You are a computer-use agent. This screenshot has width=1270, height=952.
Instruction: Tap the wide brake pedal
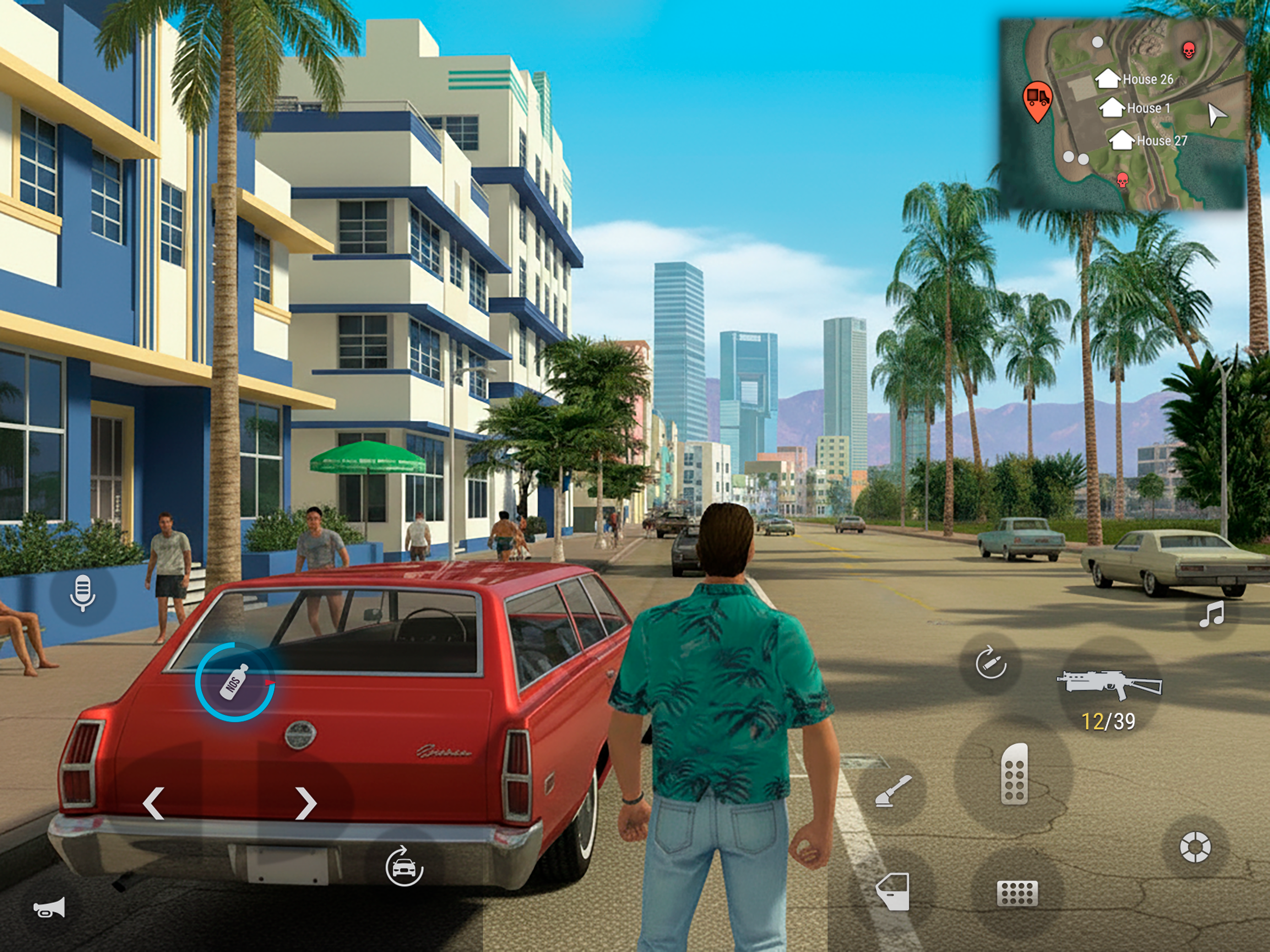coord(1017,893)
